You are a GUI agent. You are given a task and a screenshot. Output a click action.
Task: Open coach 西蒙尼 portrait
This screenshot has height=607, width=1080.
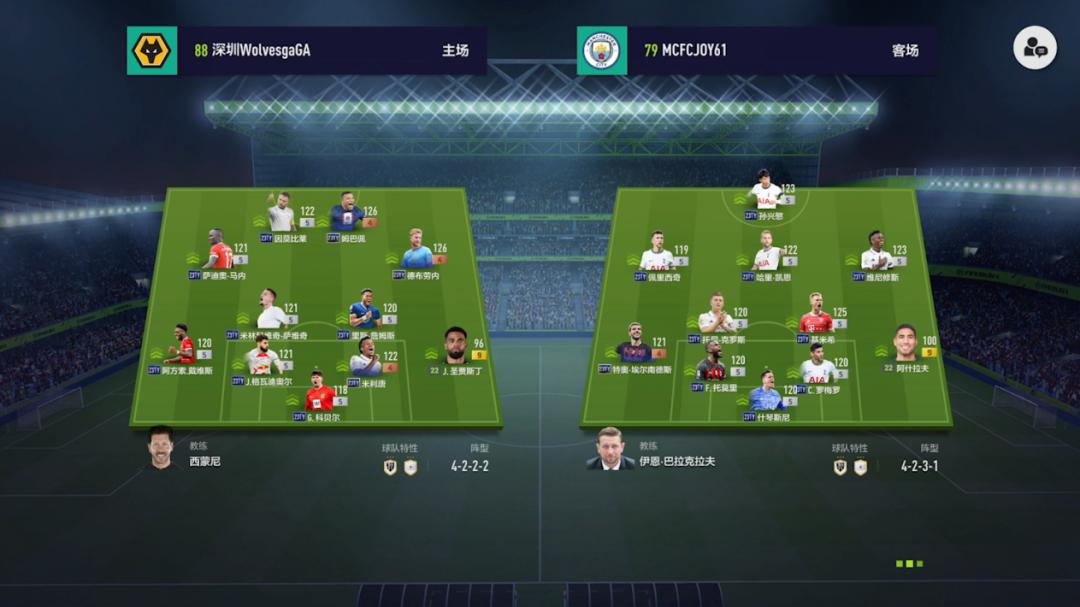click(158, 449)
